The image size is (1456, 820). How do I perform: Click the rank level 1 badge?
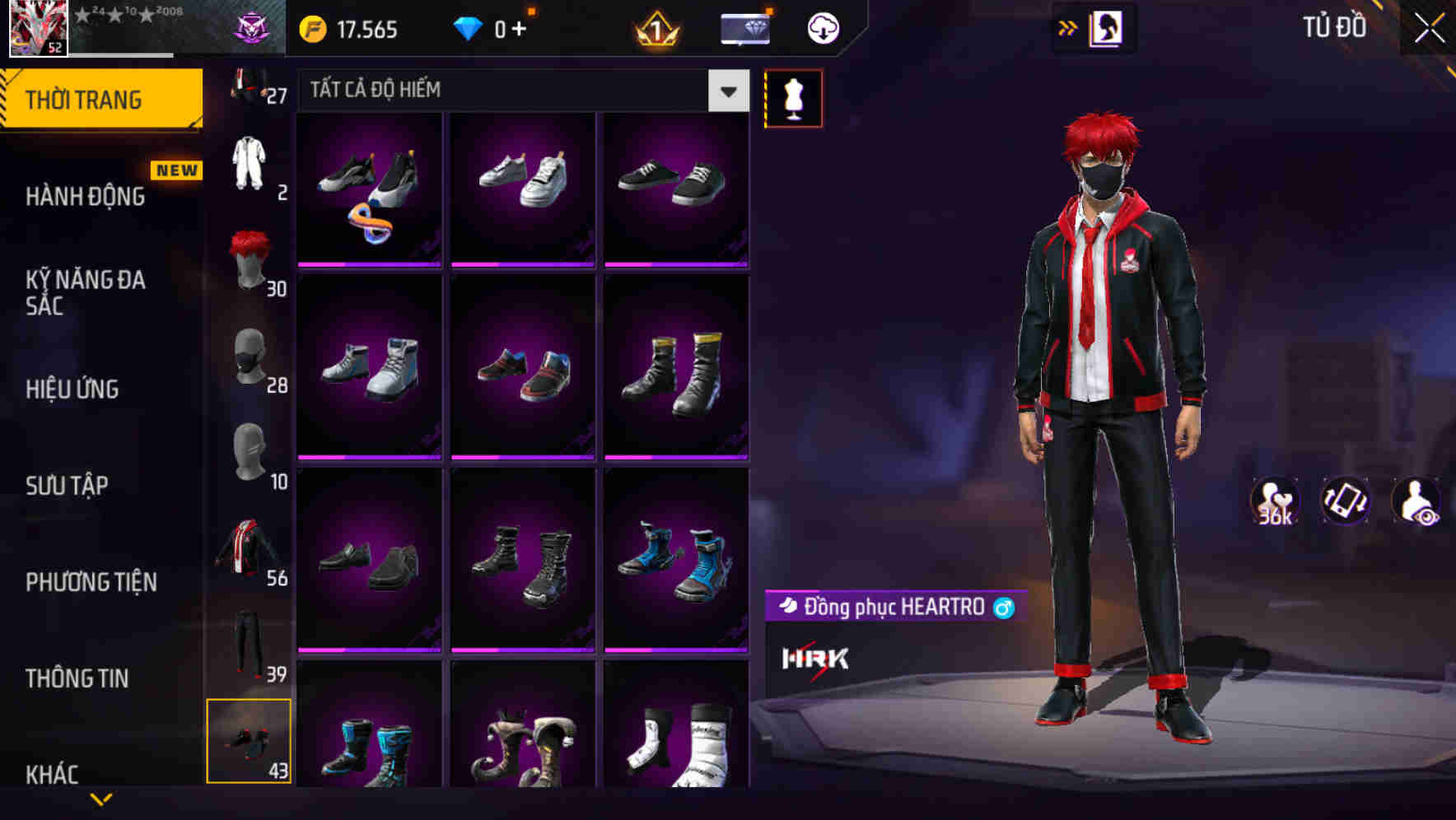tap(655, 27)
